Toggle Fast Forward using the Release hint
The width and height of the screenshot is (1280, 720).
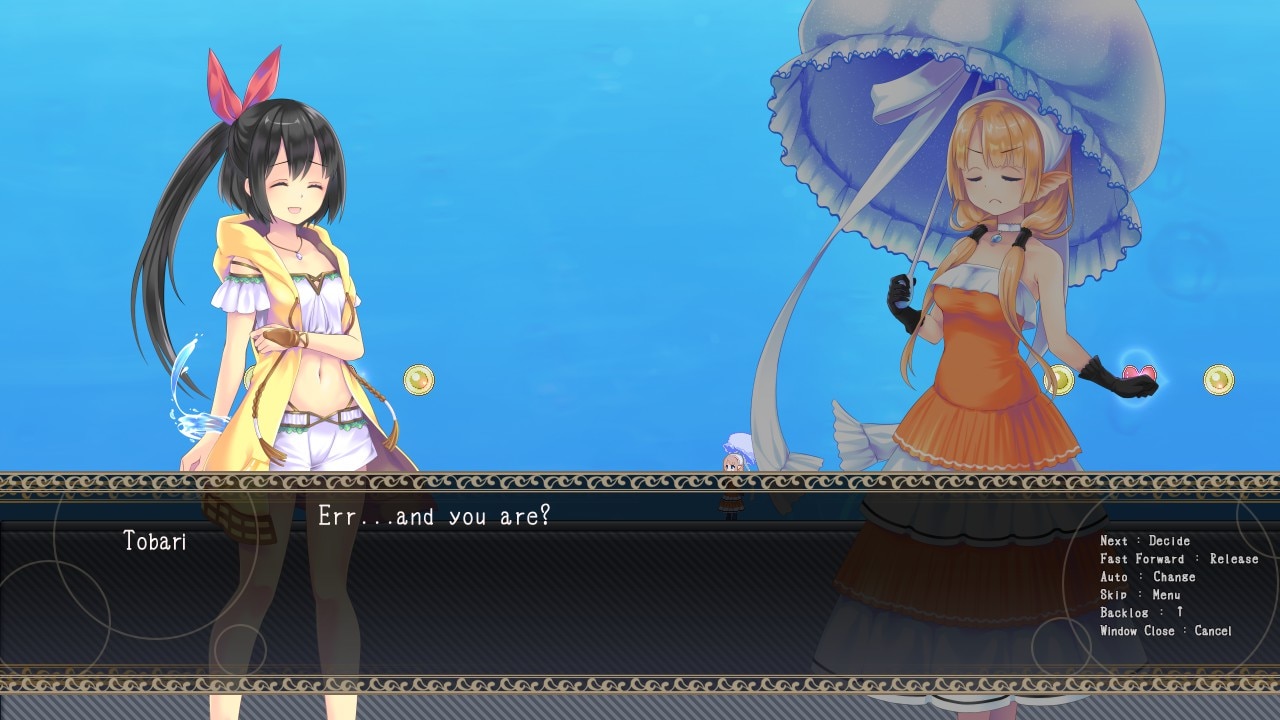coord(1180,559)
